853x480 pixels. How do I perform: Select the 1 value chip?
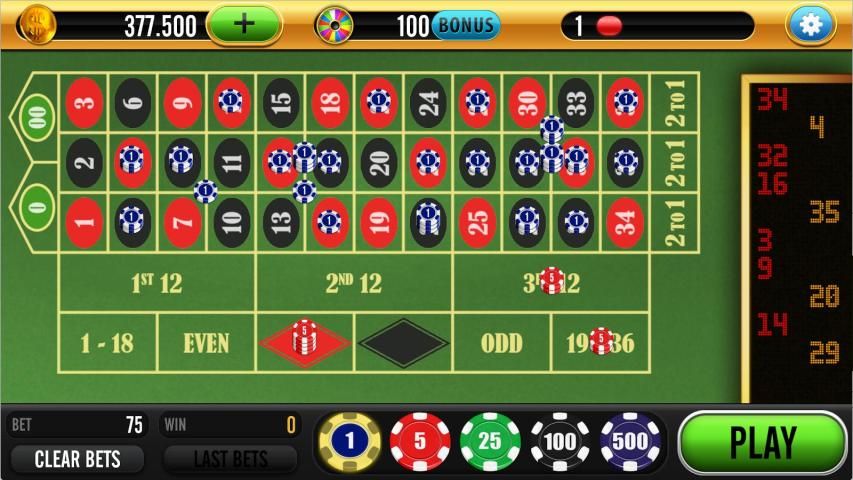(349, 442)
